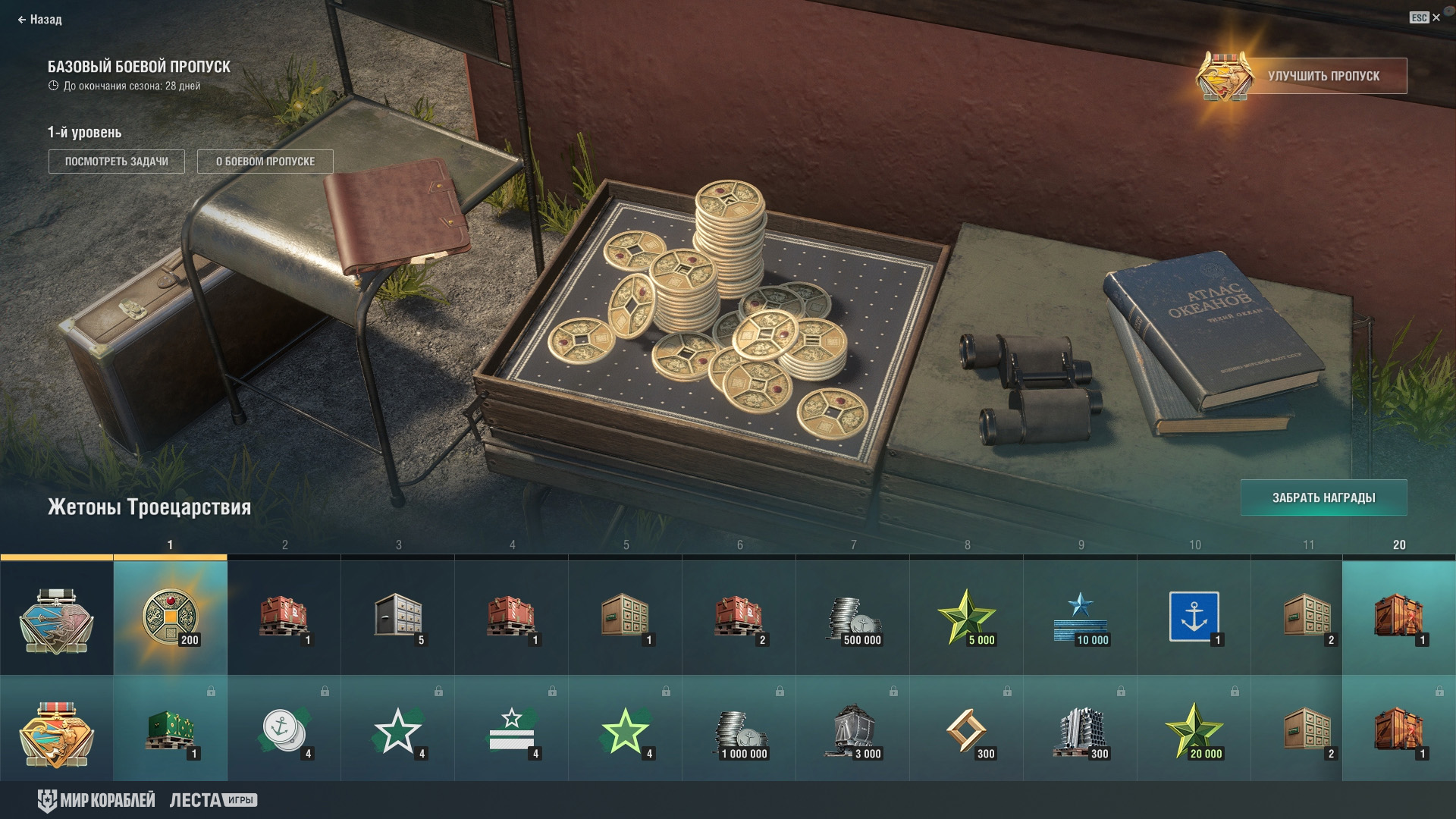Select the 10 000 blue star reward
1456x819 pixels.
[x=1081, y=617]
